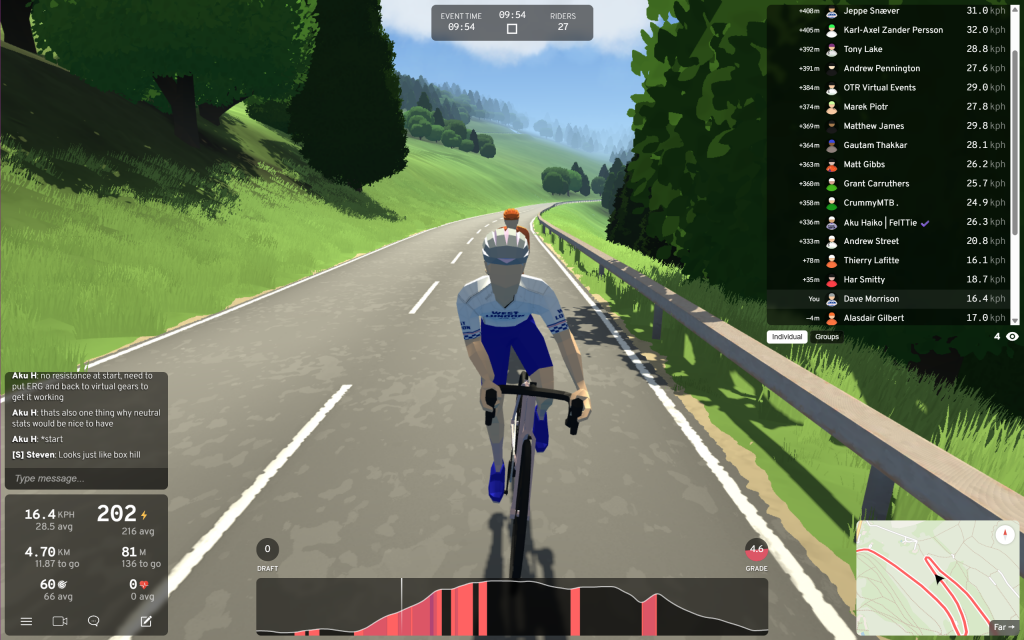Open the hamburger menu icon
Viewport: 1024px width, 640px height.
(26, 621)
